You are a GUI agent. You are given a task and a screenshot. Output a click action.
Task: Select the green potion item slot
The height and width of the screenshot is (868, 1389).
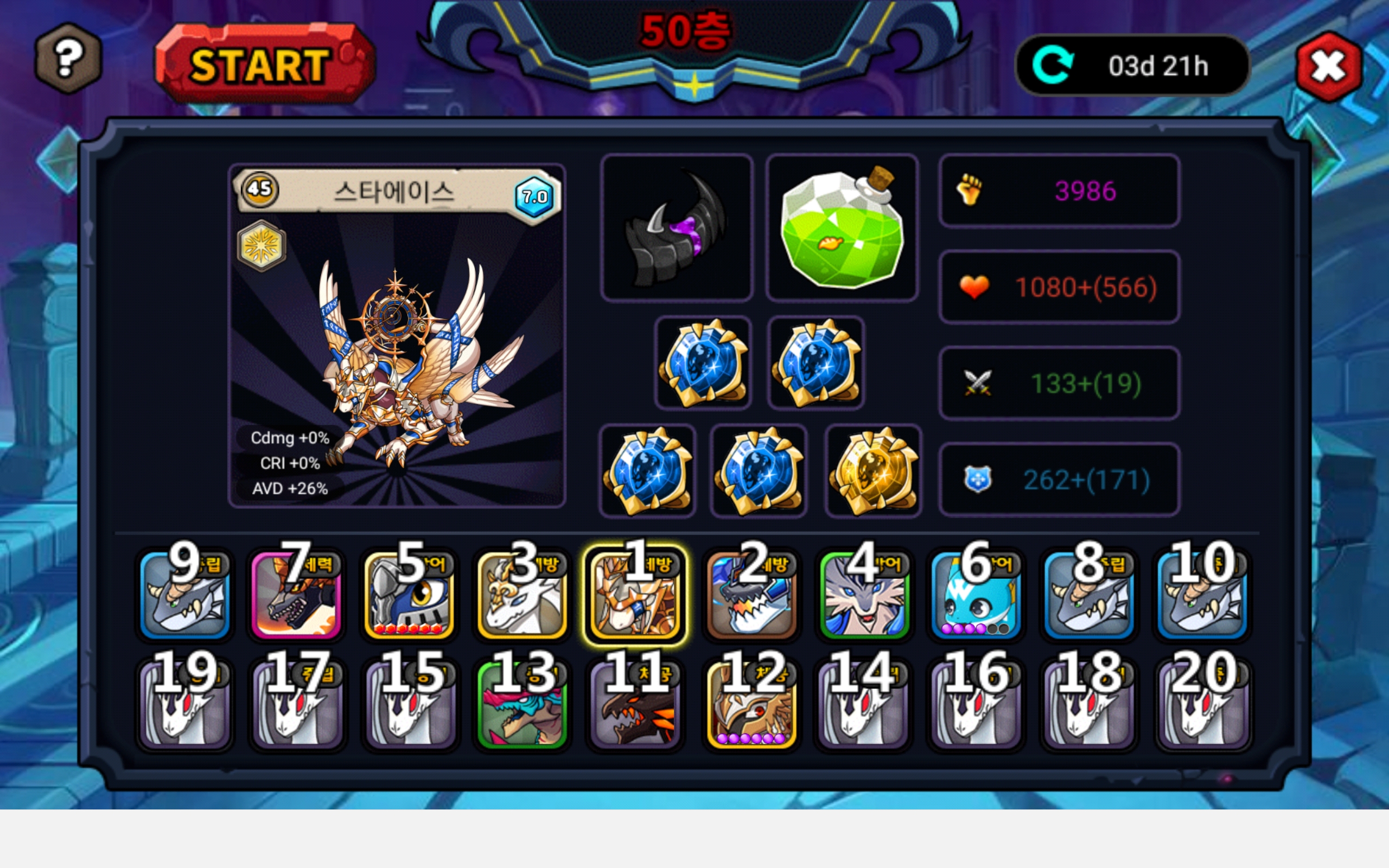pos(842,228)
